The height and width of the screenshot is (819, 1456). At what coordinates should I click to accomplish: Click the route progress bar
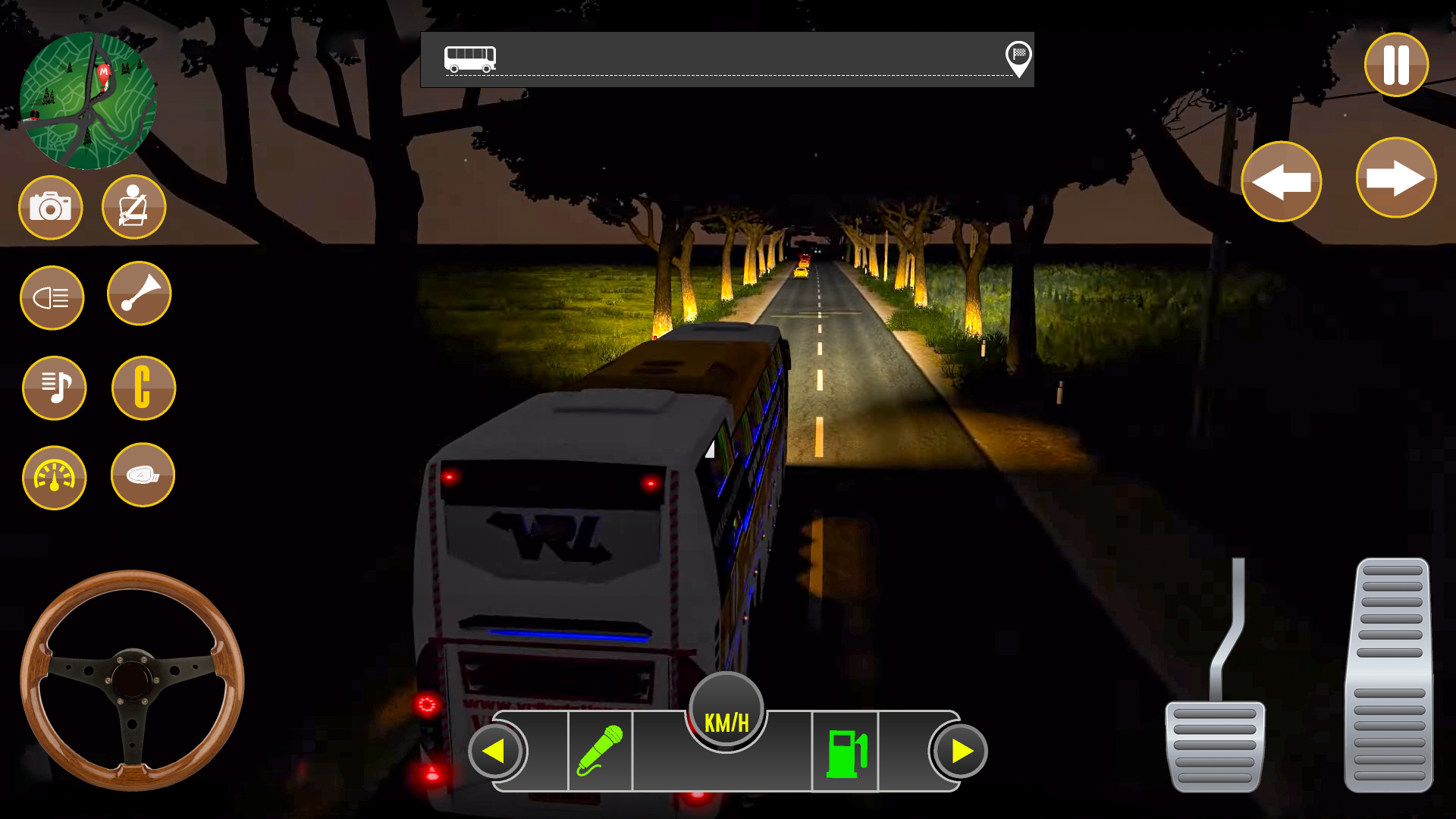point(728,61)
